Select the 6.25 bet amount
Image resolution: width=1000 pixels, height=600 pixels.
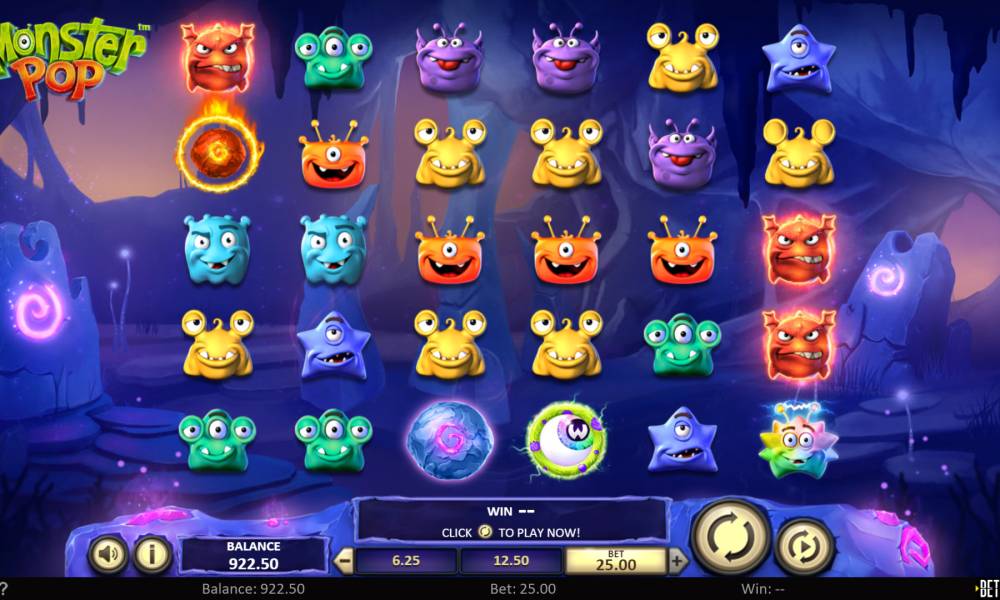click(406, 561)
